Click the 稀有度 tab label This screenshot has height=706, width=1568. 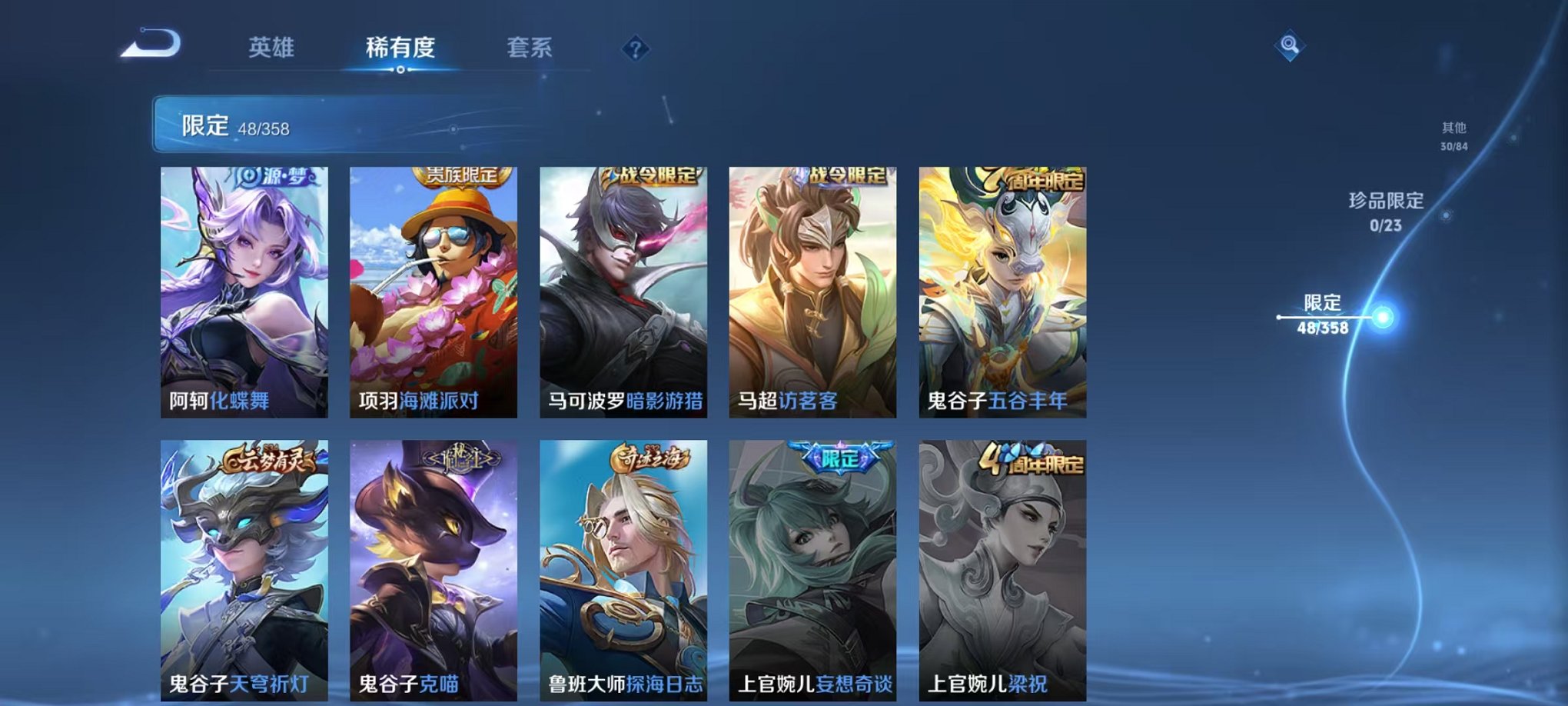pyautogui.click(x=400, y=48)
